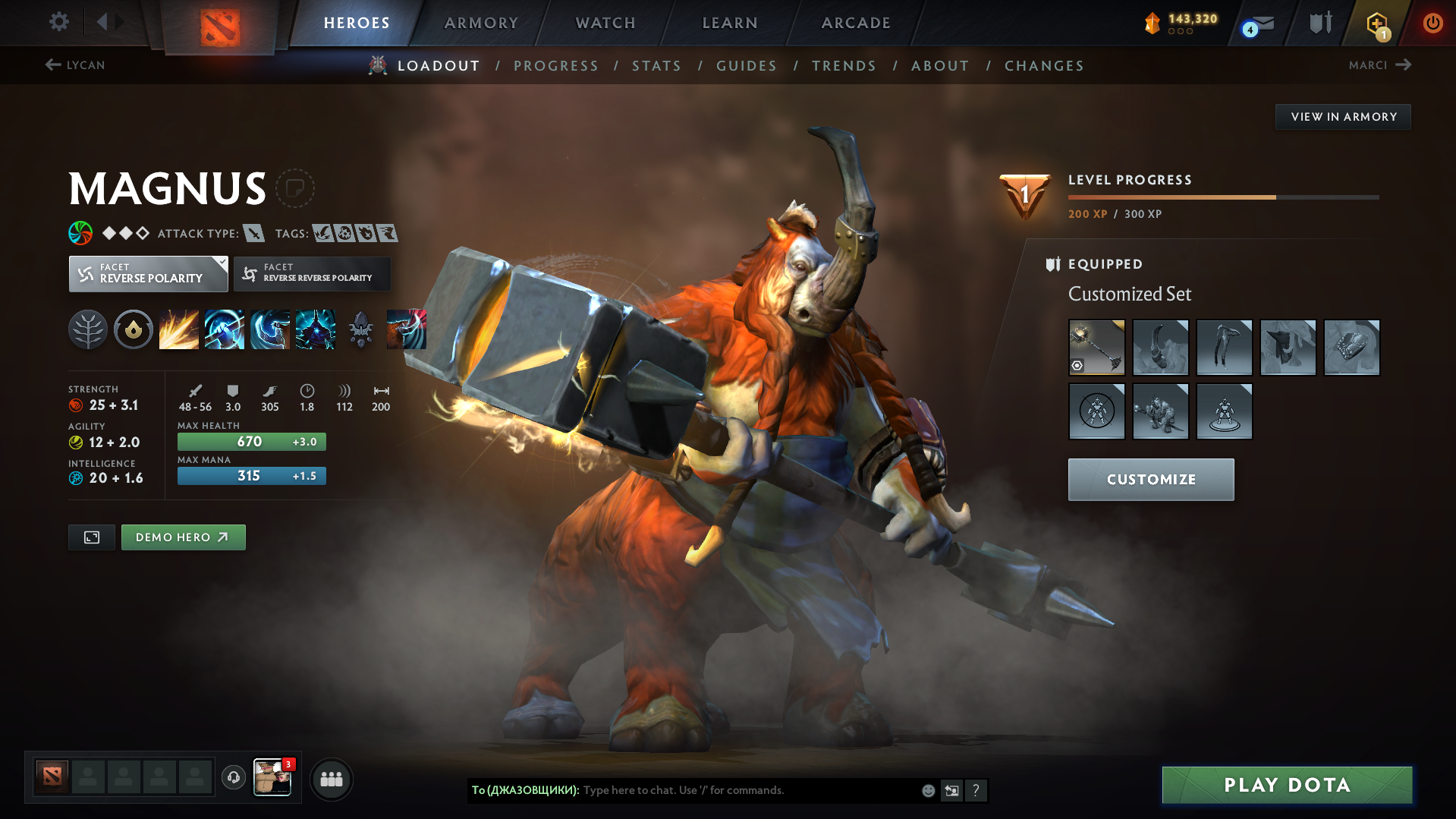Open the settings gear icon

pyautogui.click(x=58, y=22)
